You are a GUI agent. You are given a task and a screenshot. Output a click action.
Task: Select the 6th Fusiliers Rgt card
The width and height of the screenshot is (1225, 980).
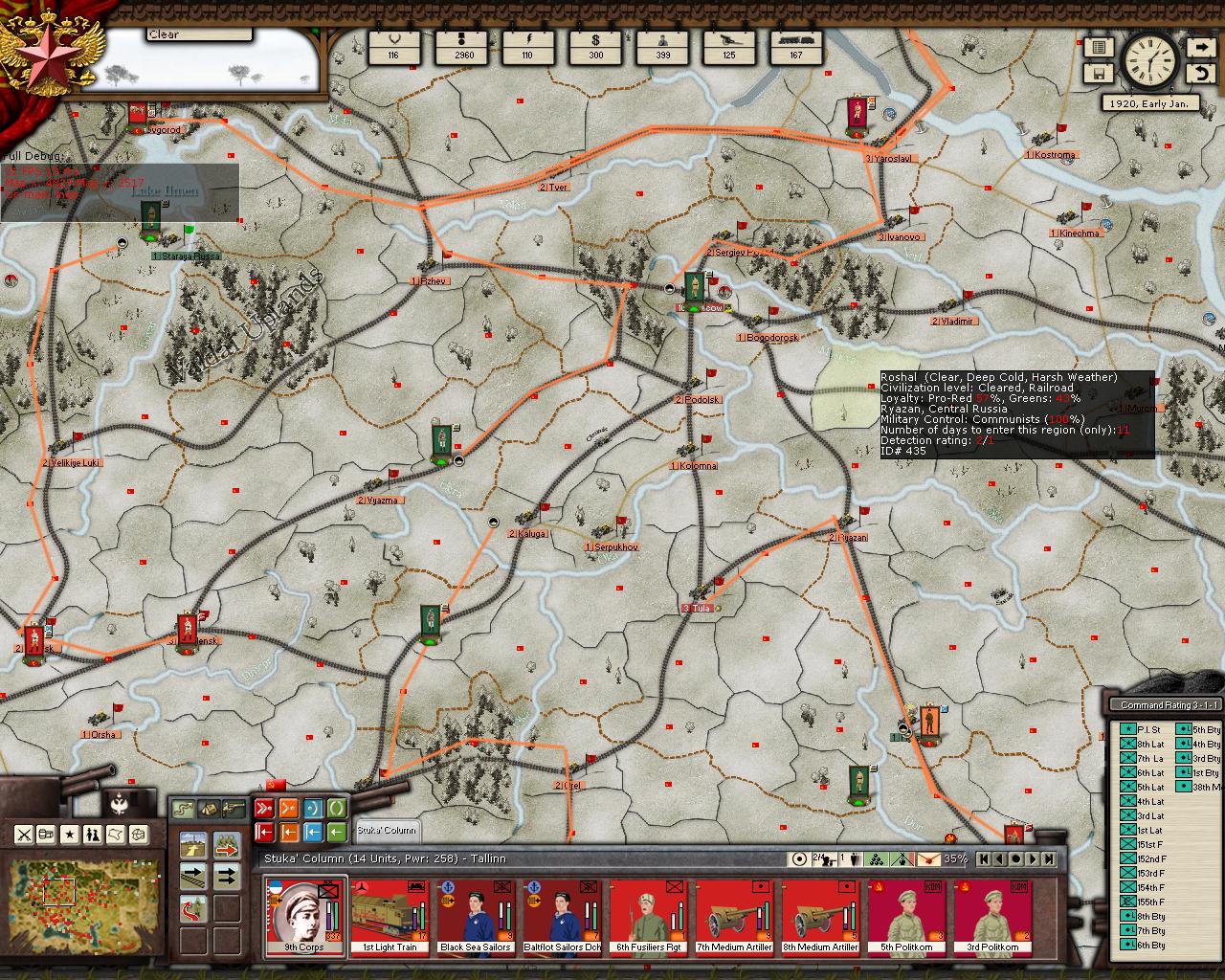[x=648, y=916]
